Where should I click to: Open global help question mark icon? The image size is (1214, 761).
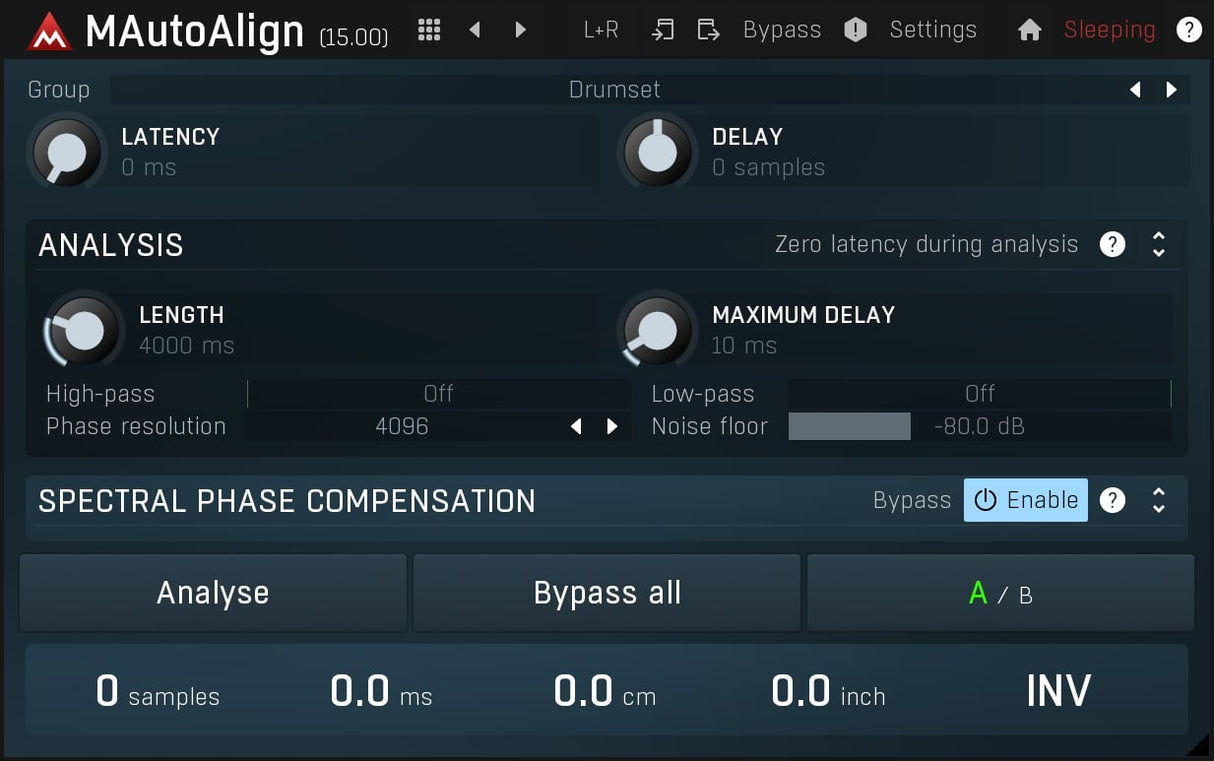coord(1188,30)
